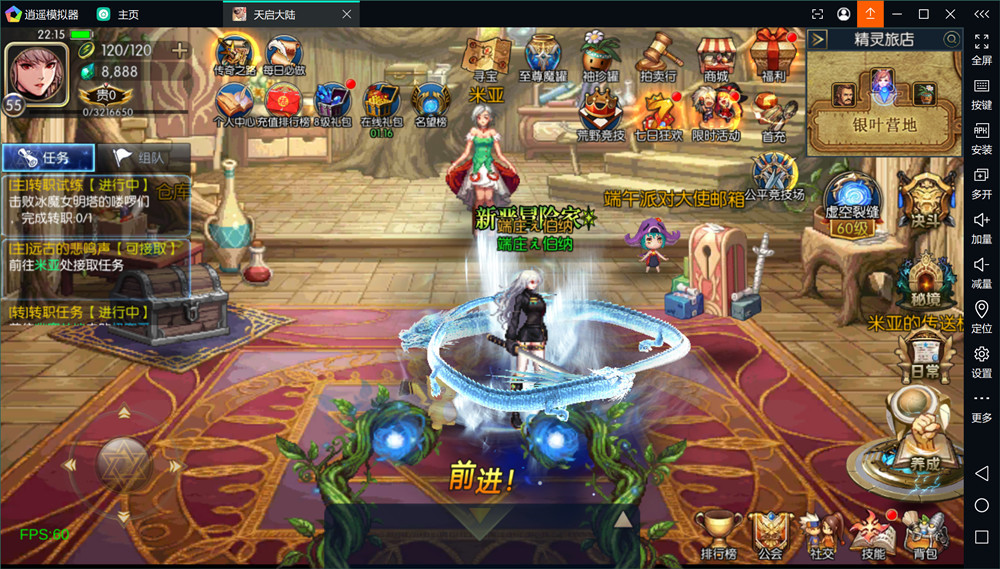The height and width of the screenshot is (569, 1000).
Task: Switch to the 组队 team tab
Action: click(x=142, y=158)
